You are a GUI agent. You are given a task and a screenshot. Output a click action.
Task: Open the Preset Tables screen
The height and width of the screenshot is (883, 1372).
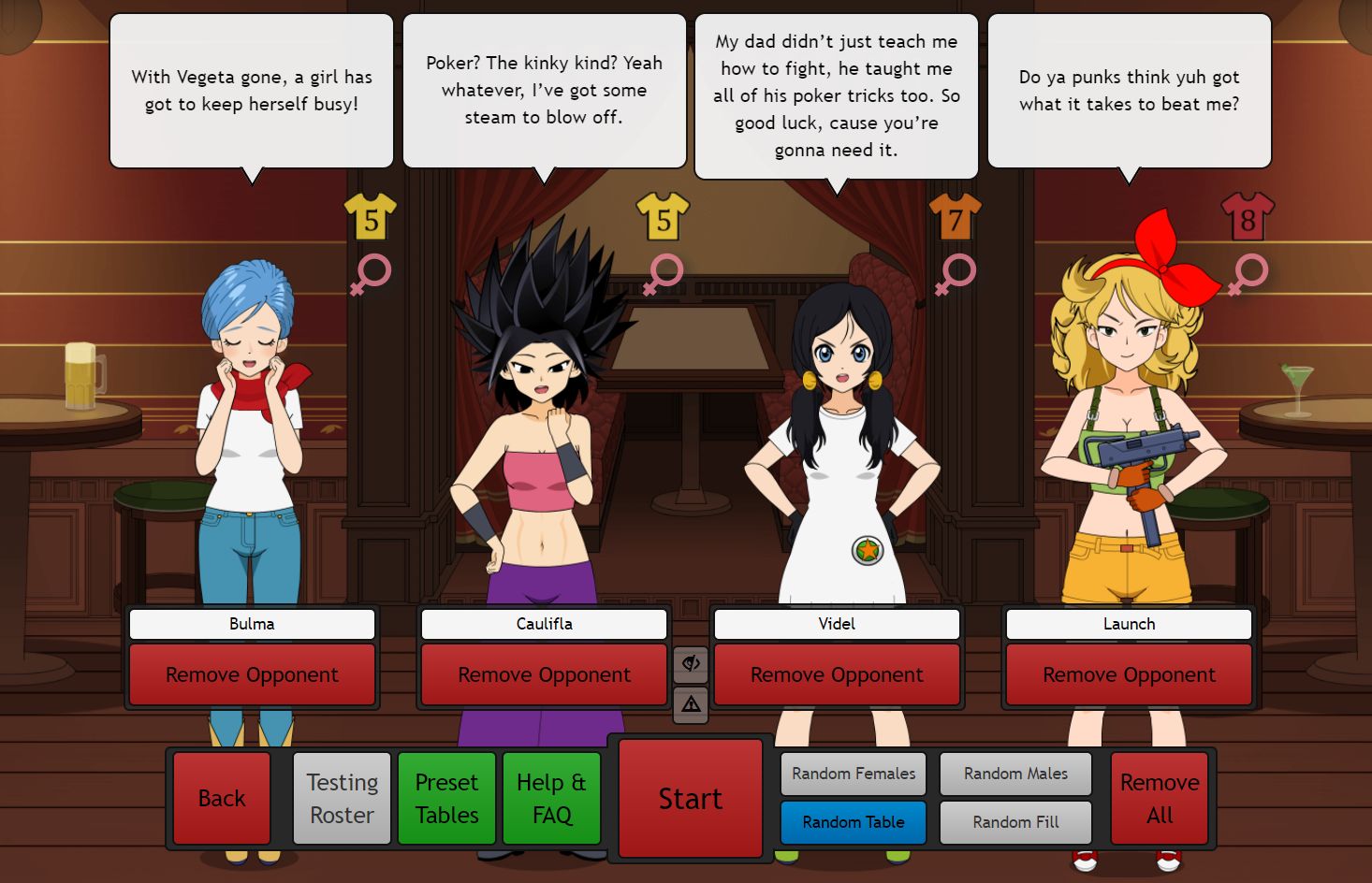coord(446,798)
